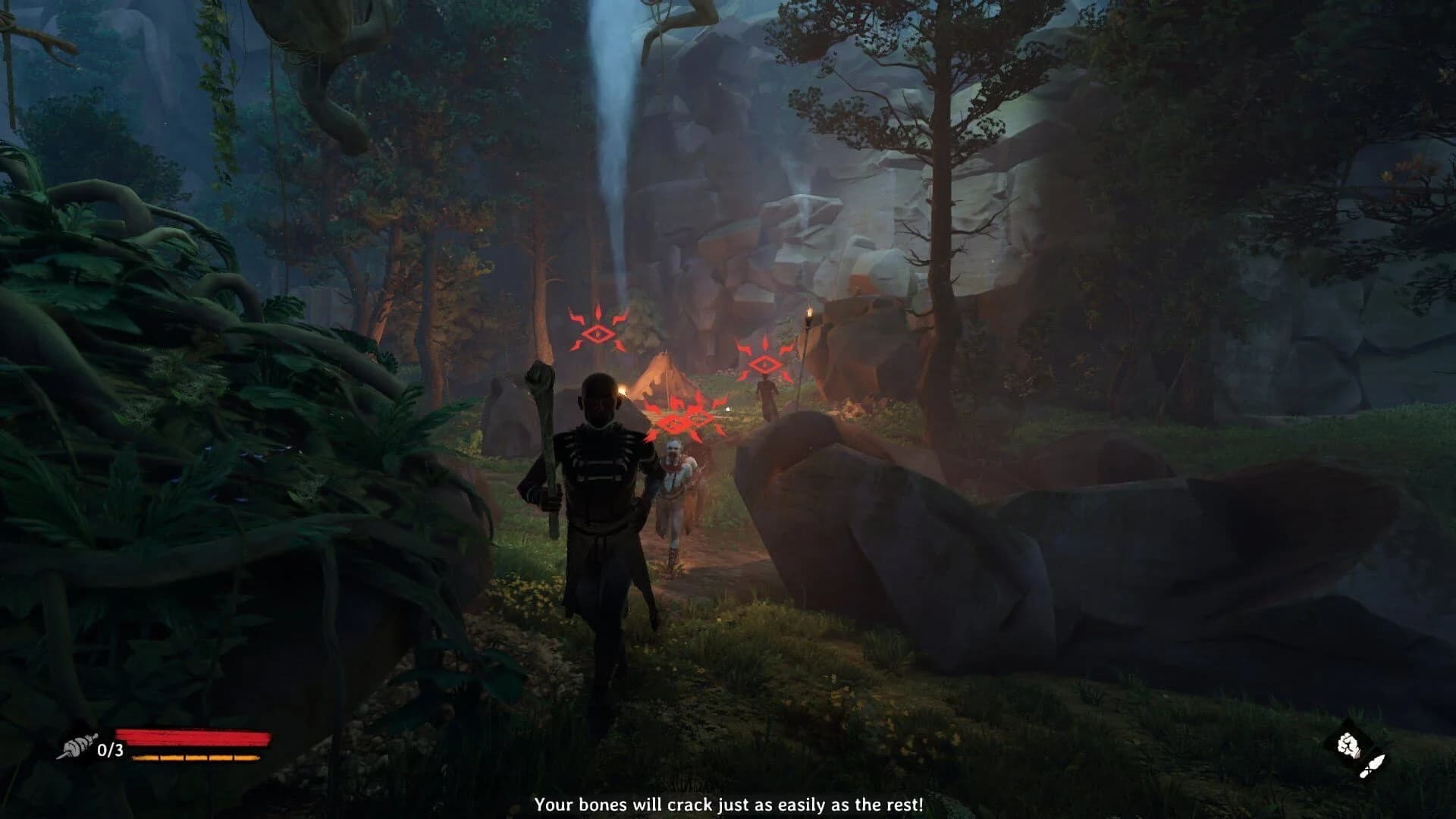Click the orange segmented stamina bar

tap(196, 757)
